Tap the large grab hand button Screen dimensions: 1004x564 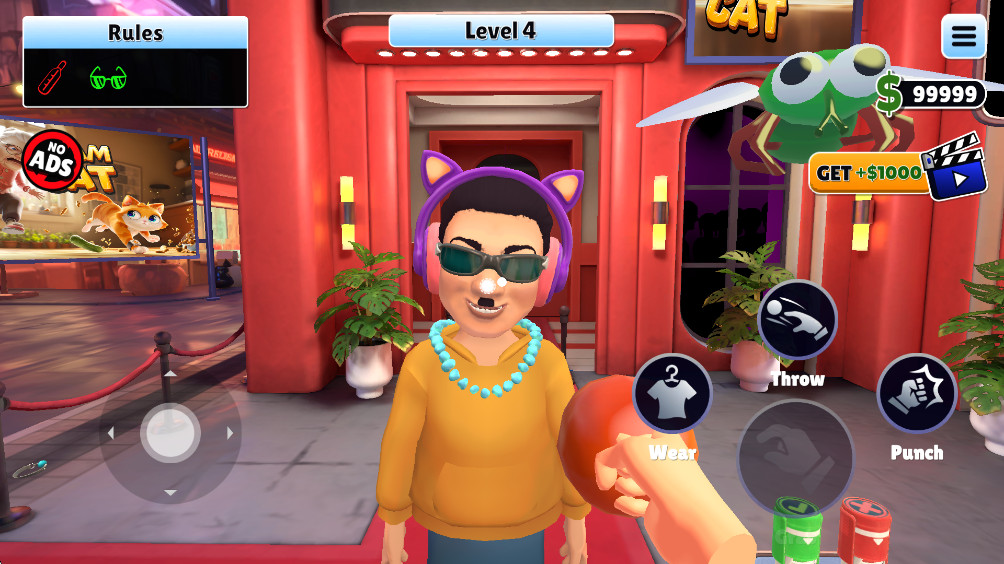[795, 458]
